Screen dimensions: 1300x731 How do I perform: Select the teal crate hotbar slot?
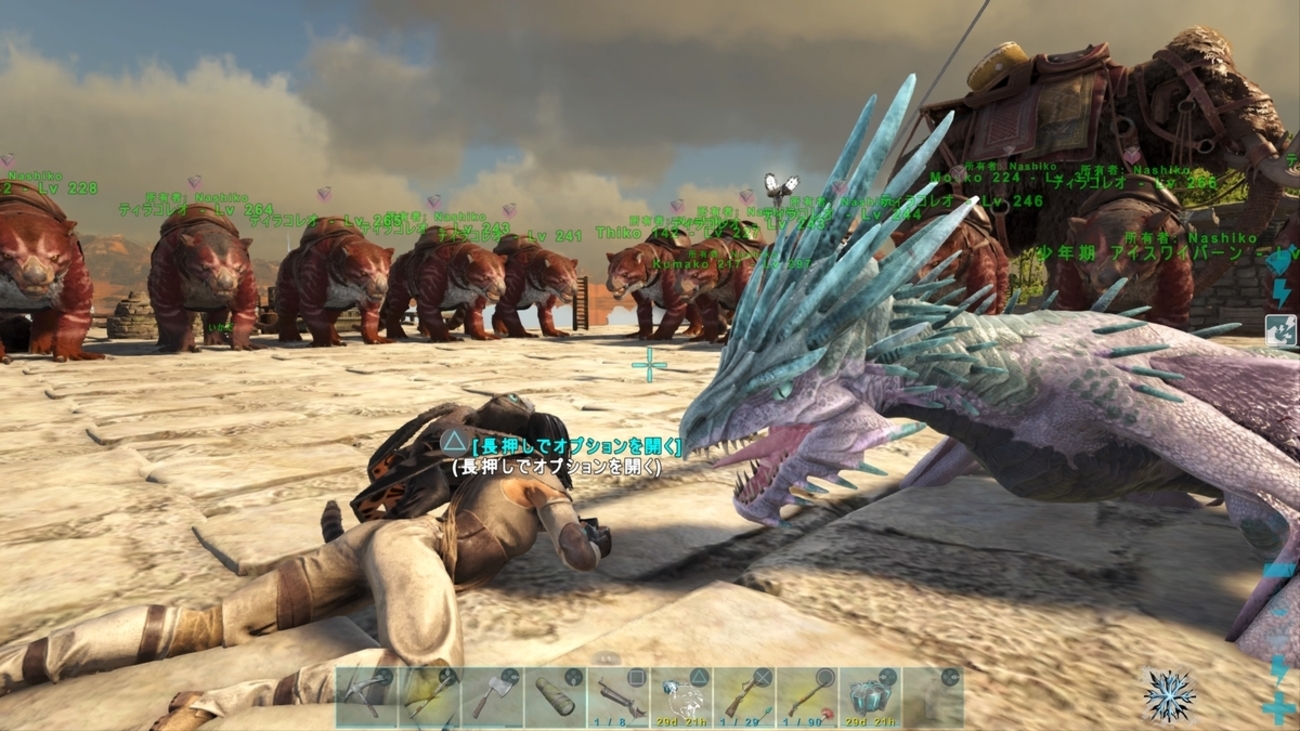pos(870,697)
